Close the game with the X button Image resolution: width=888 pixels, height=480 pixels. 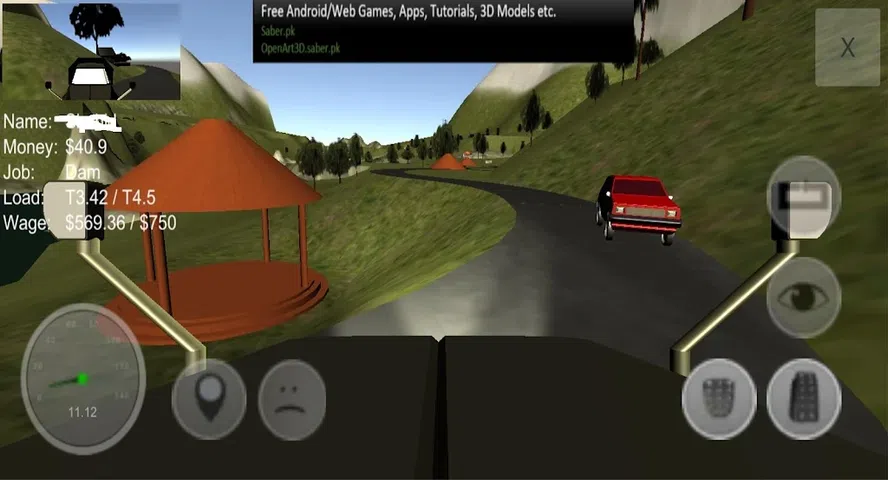point(847,48)
